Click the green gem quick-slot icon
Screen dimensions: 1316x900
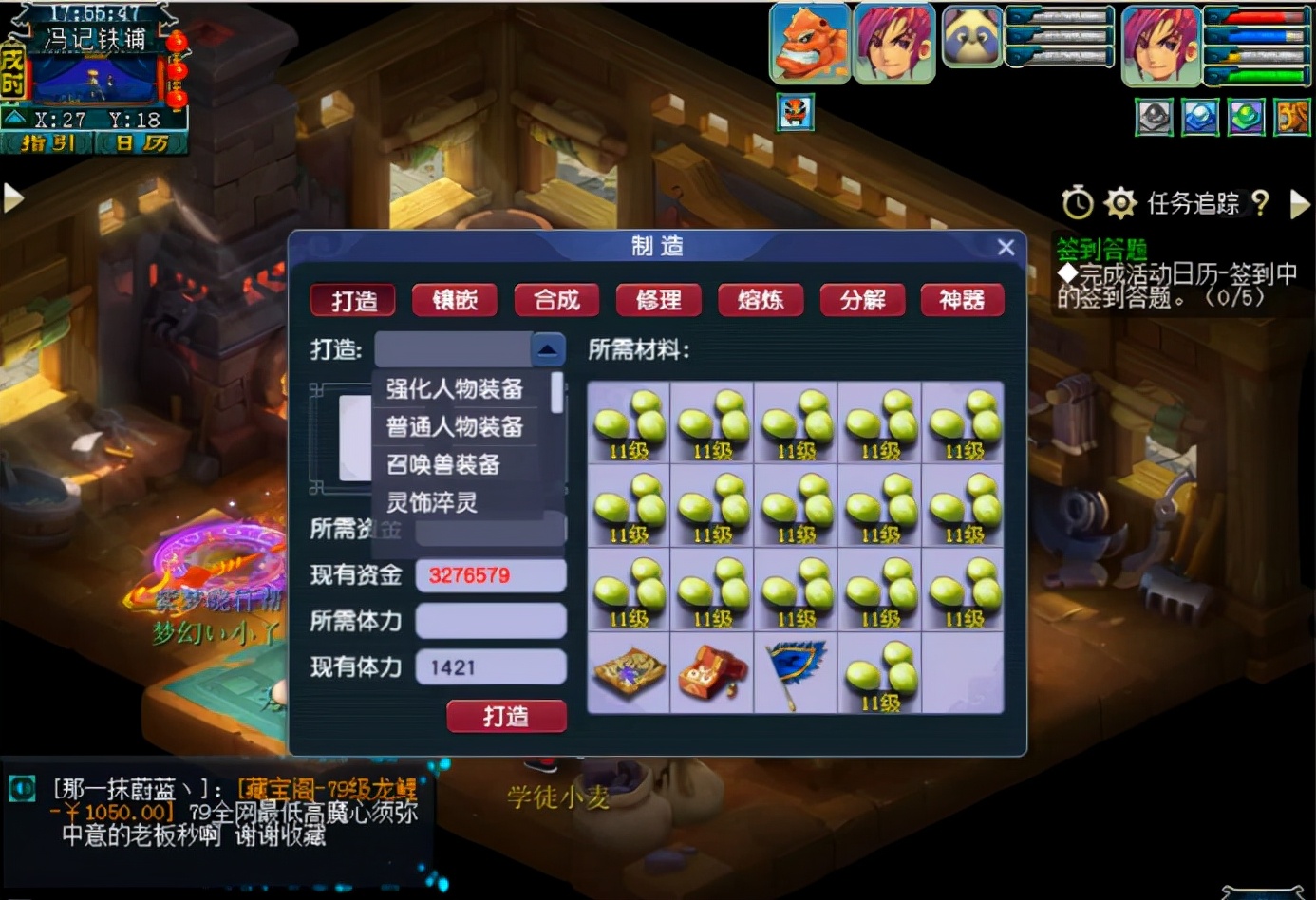[x=1246, y=117]
